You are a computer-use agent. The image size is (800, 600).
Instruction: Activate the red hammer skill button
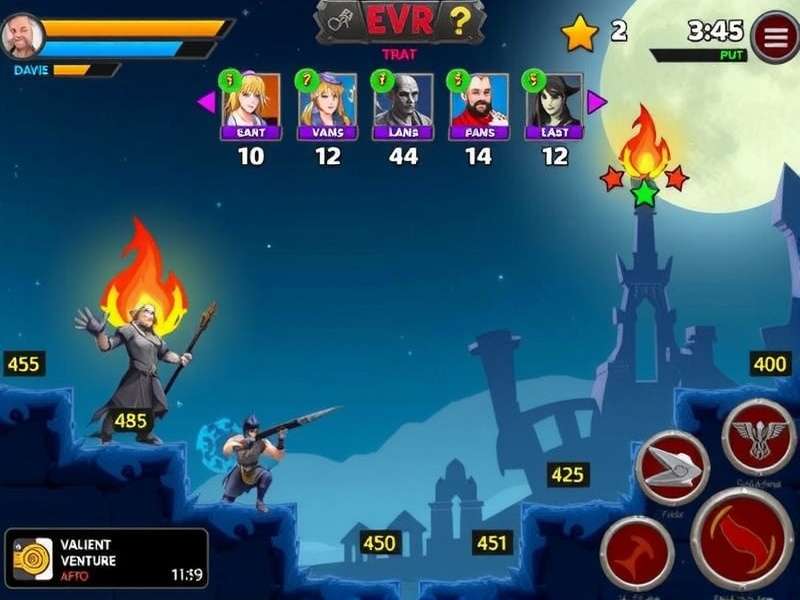tap(636, 553)
